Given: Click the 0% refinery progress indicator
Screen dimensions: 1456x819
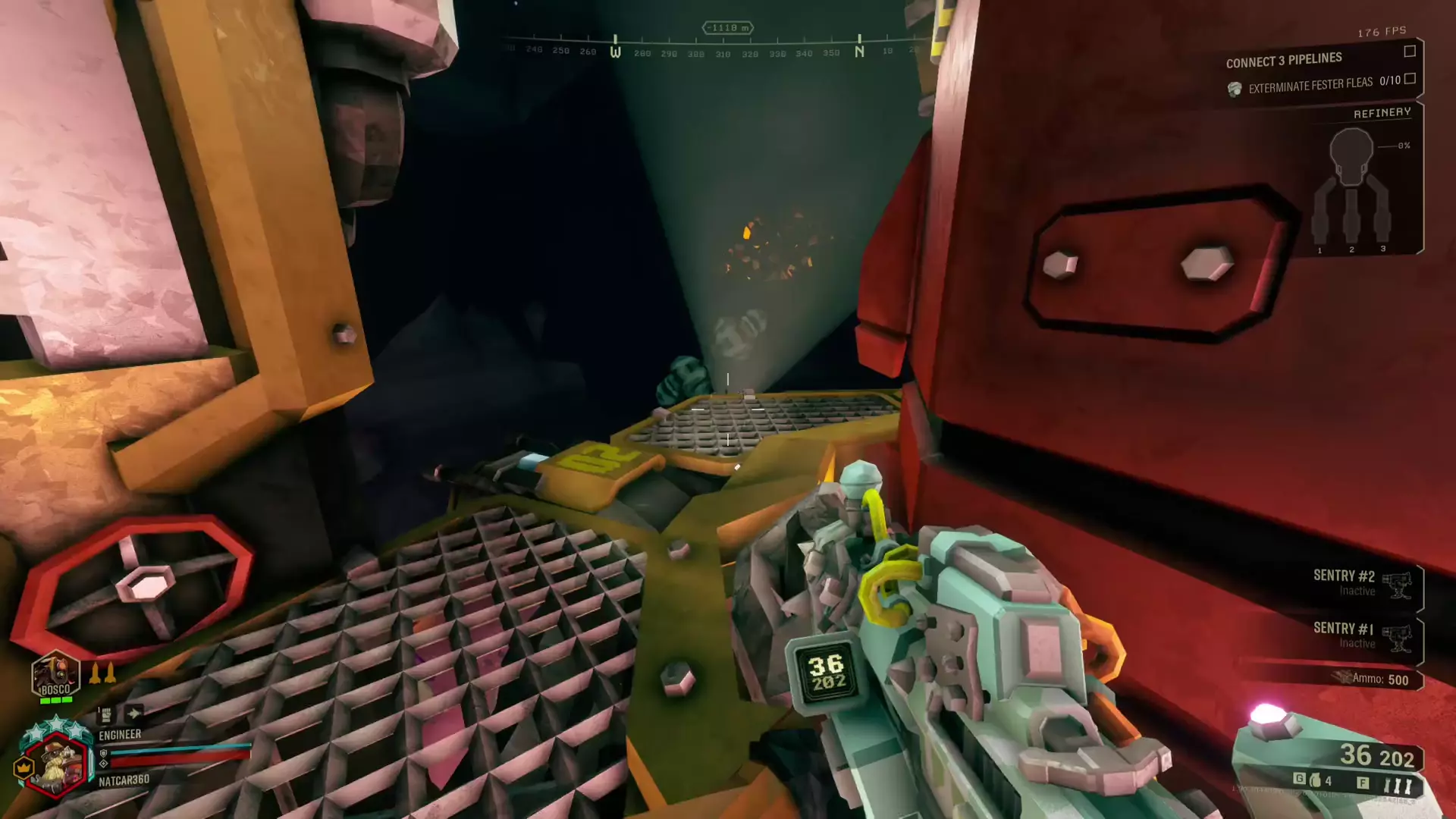Looking at the screenshot, I should [1403, 146].
